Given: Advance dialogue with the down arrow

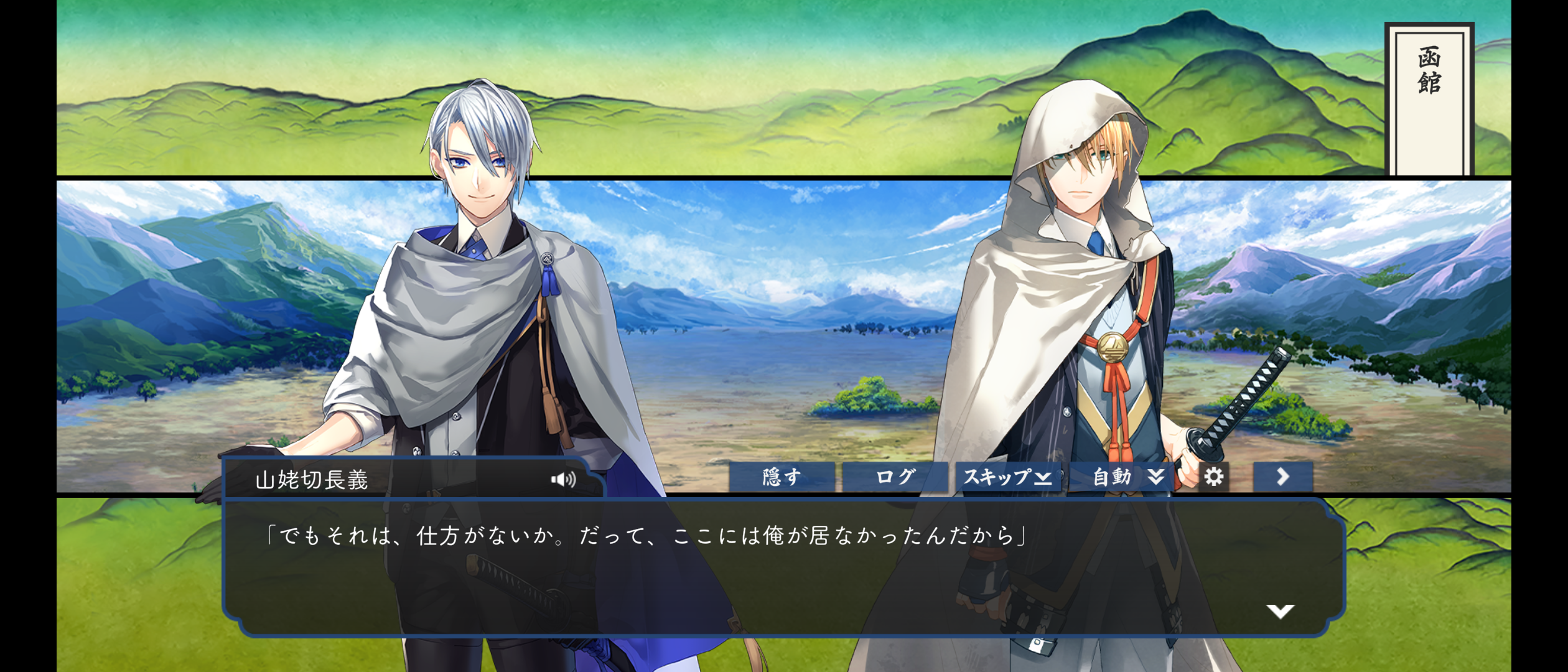Looking at the screenshot, I should click(x=1280, y=611).
